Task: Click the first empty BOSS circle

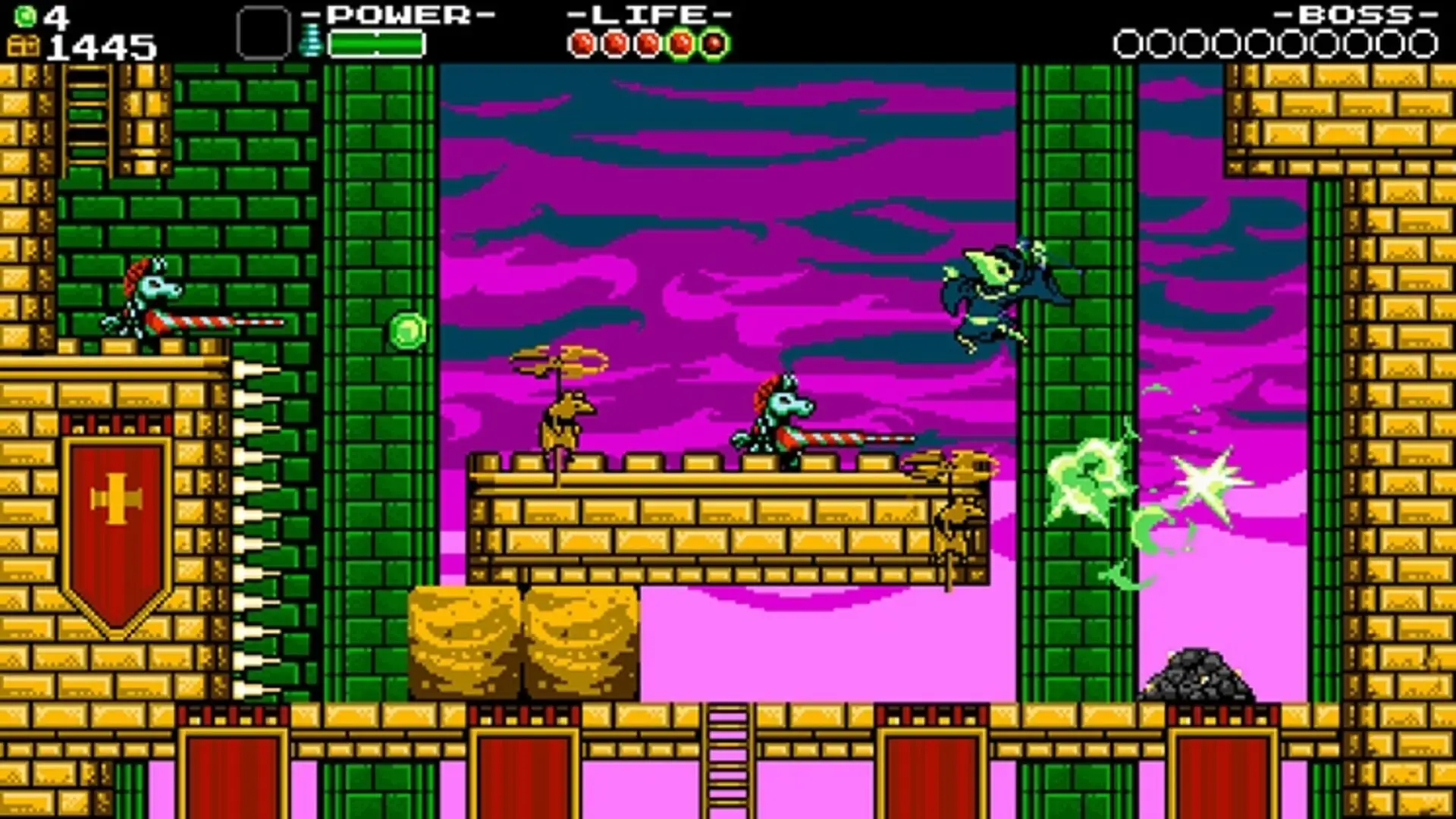Action: 1128,43
